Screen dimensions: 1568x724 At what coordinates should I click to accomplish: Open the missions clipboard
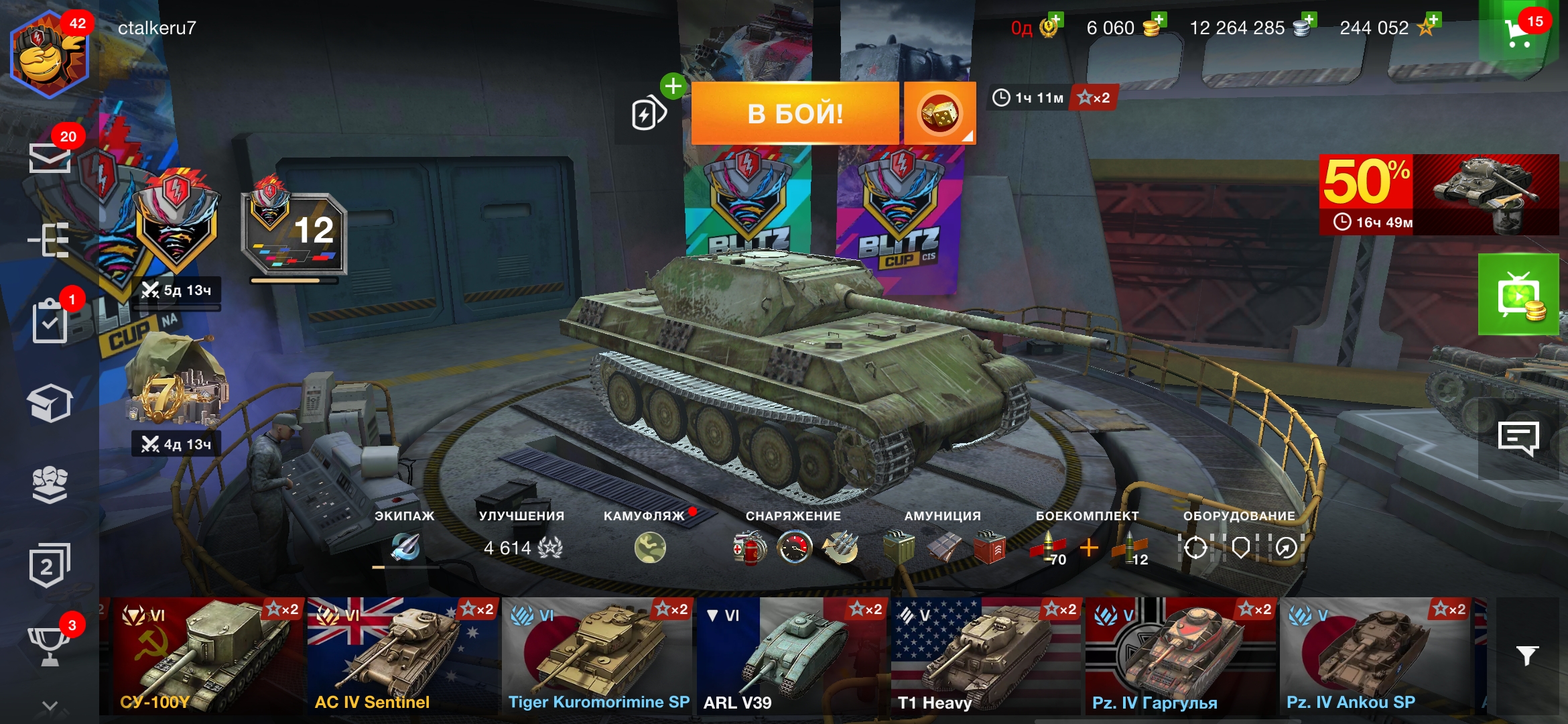51,322
